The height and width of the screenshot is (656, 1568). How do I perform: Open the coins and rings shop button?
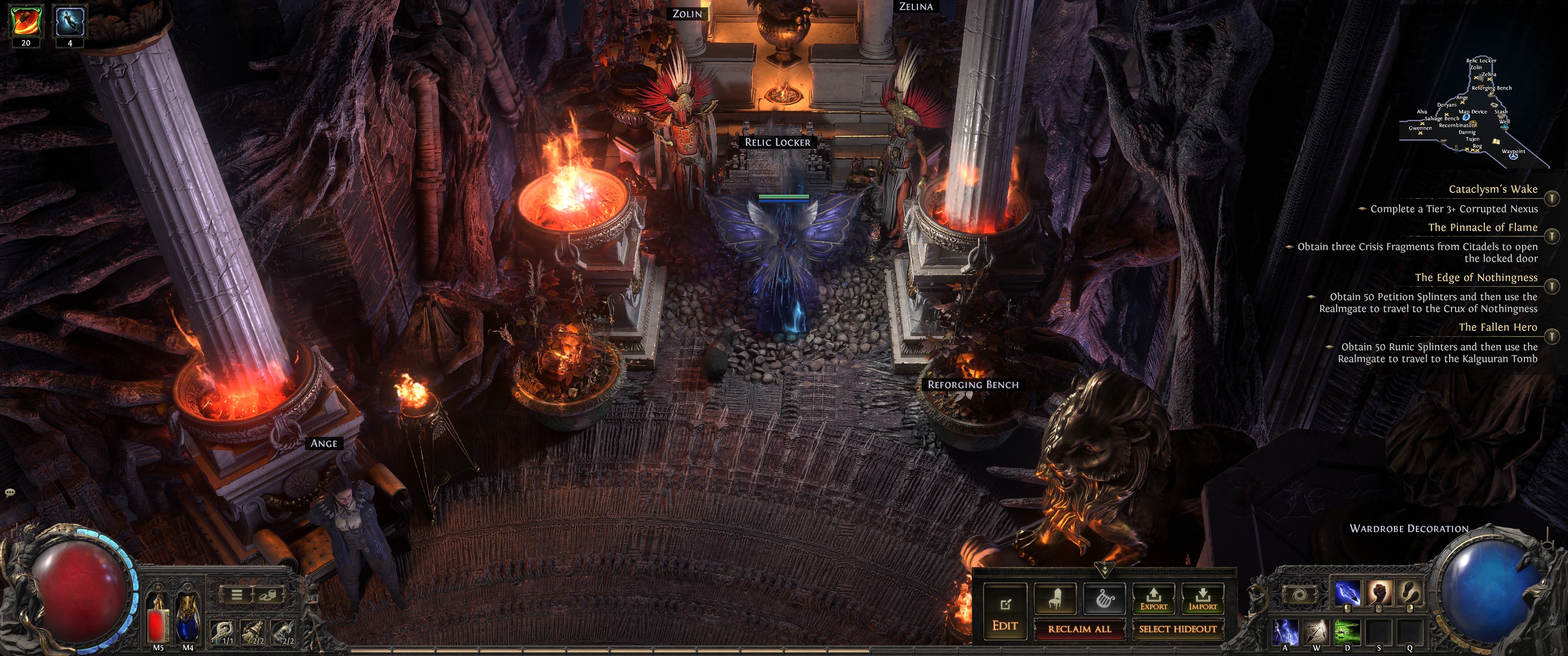[x=267, y=594]
